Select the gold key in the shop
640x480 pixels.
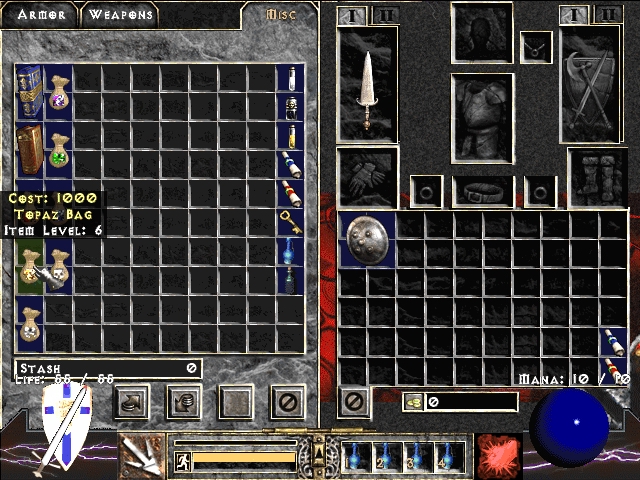click(x=290, y=222)
